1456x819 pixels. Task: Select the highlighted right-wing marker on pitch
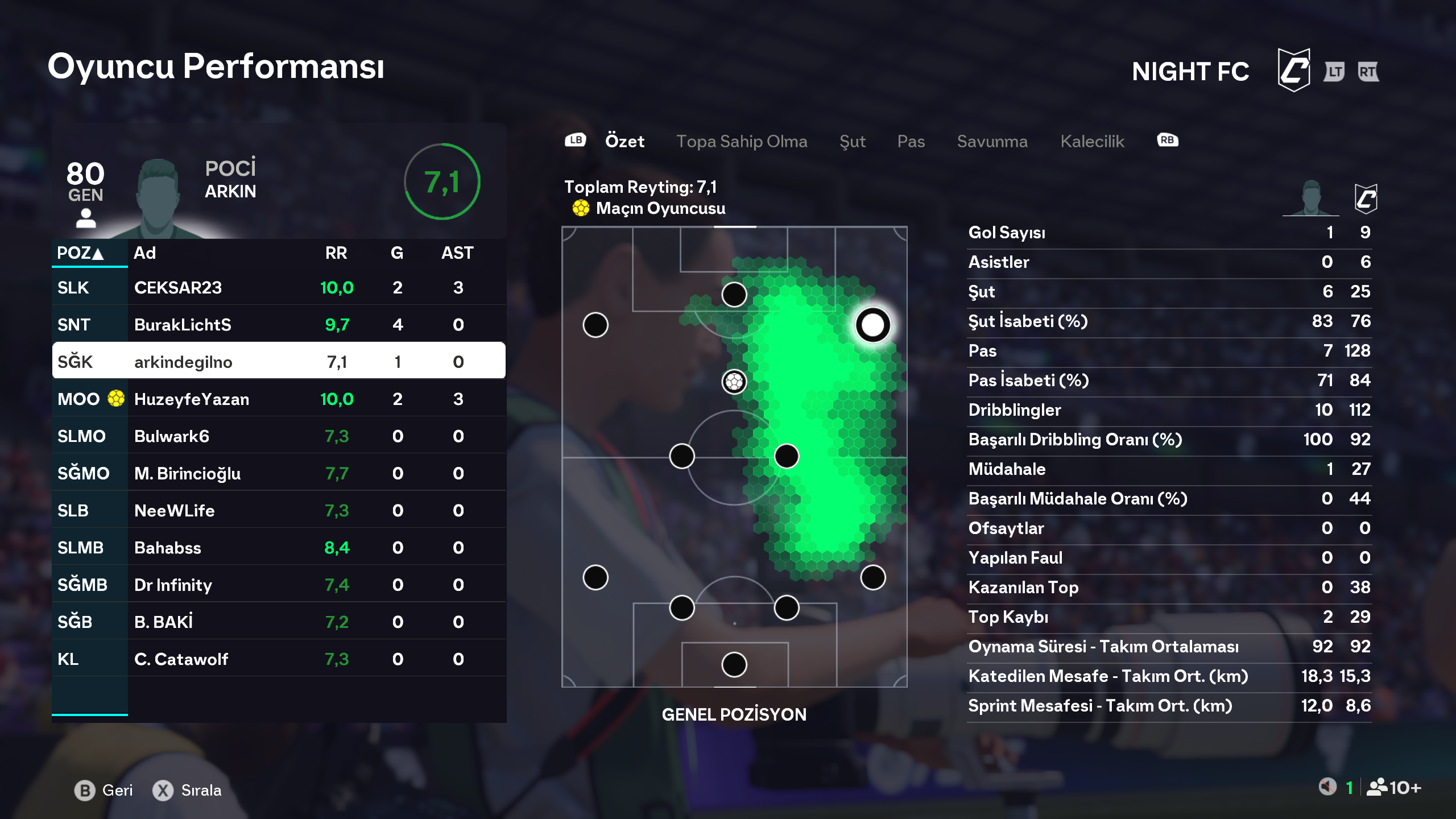coord(872,325)
